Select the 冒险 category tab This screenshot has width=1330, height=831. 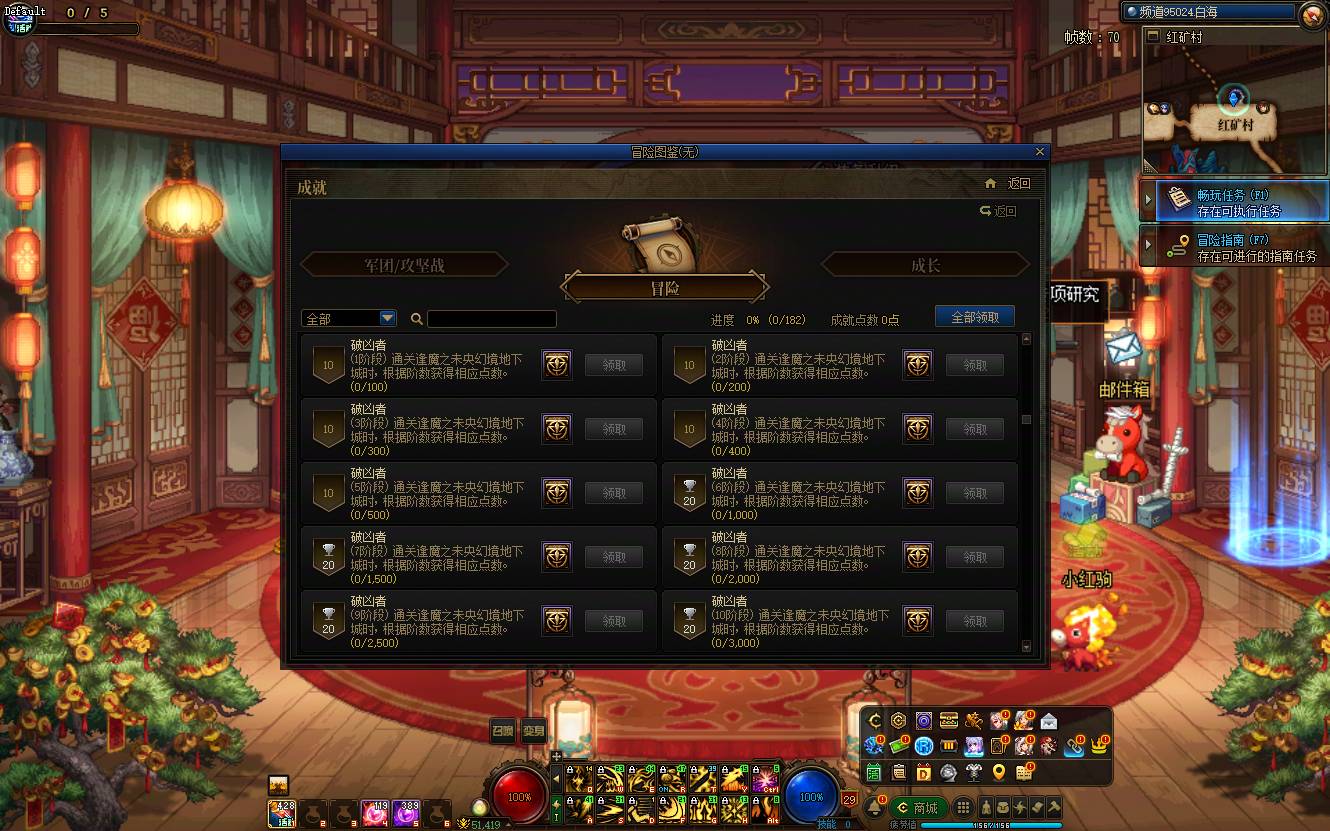pos(665,288)
